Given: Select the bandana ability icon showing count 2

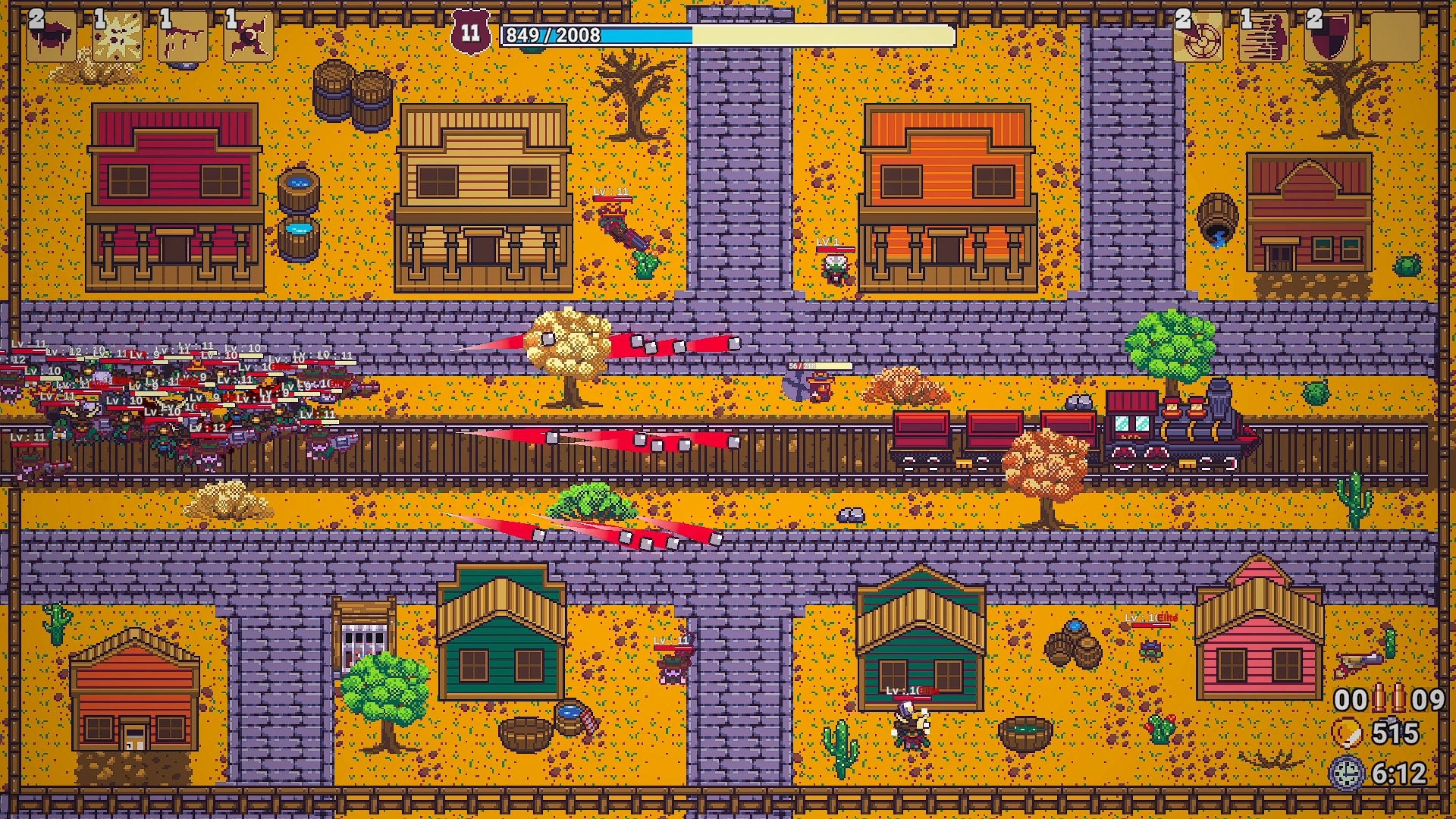Looking at the screenshot, I should [49, 34].
